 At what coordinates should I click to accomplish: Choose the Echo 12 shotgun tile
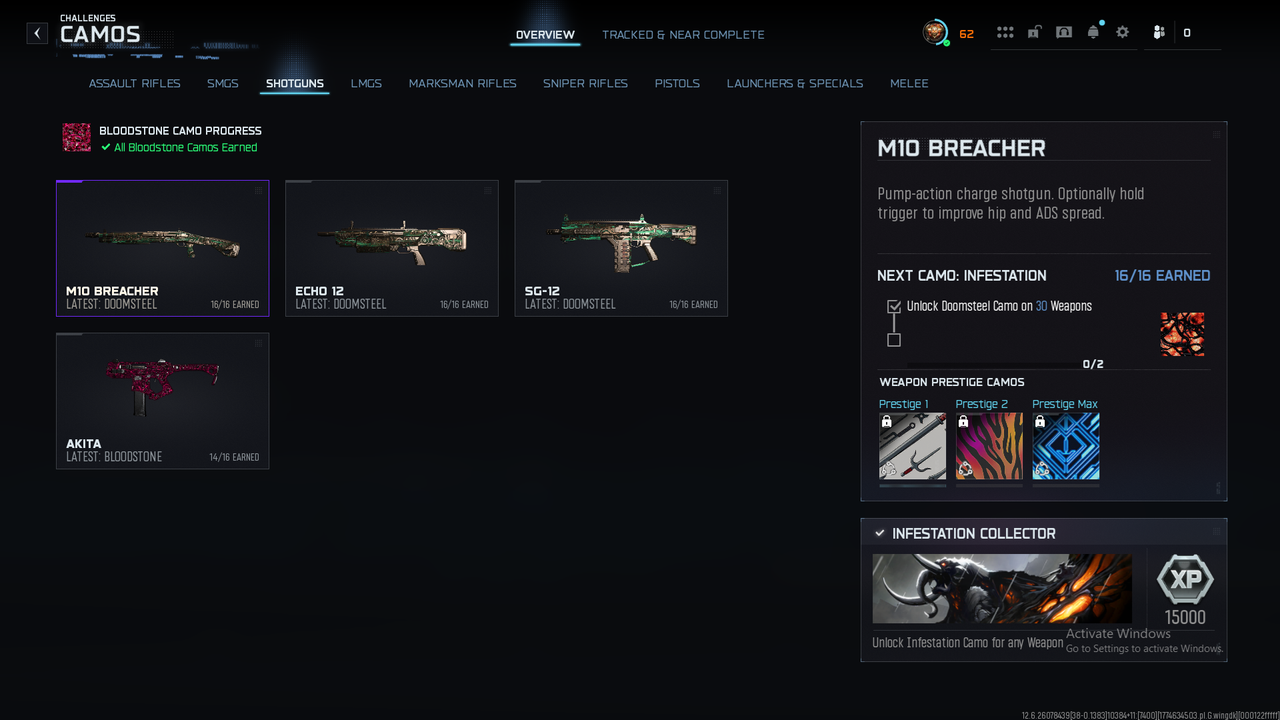click(x=391, y=248)
